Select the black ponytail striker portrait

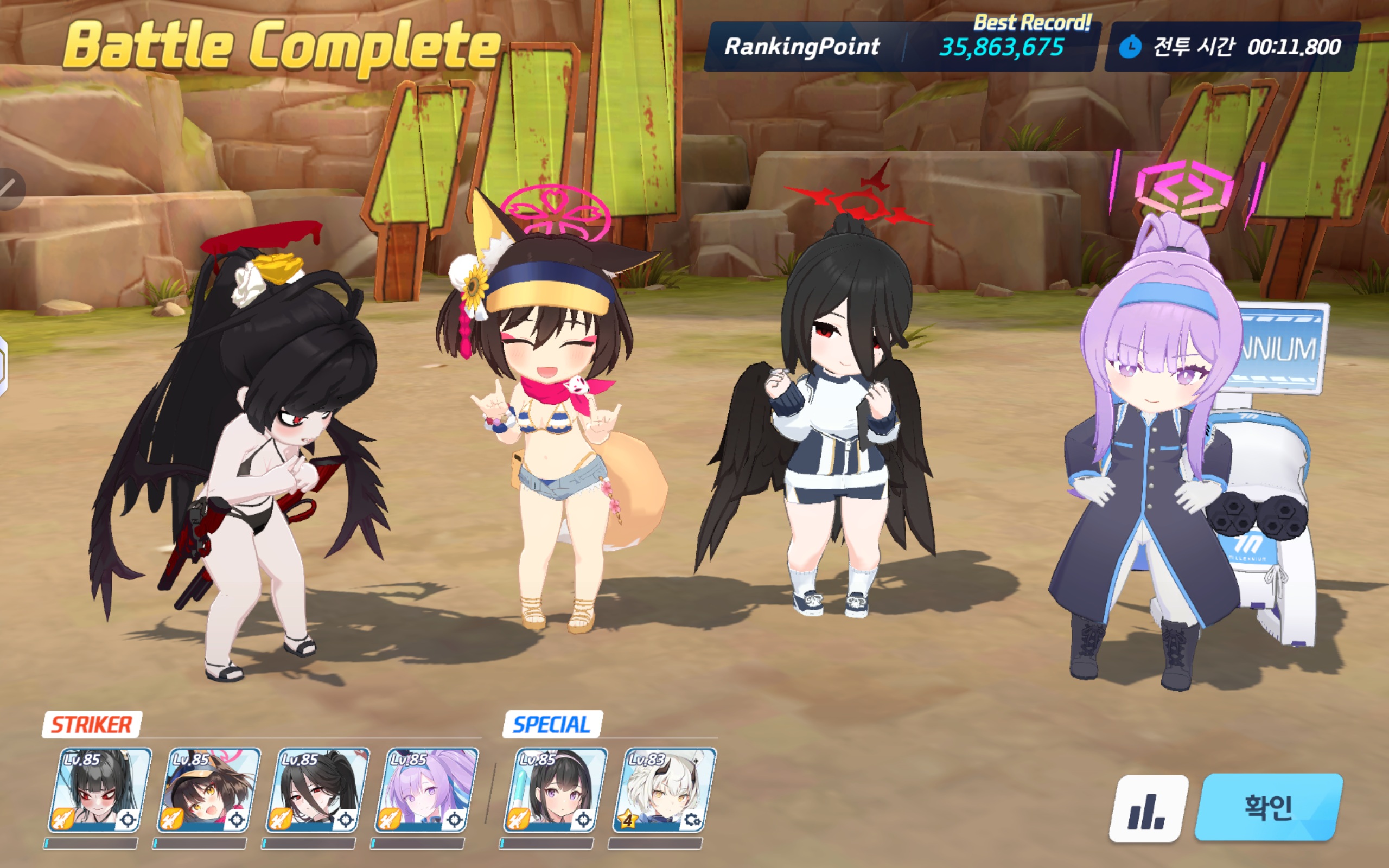coord(317,790)
